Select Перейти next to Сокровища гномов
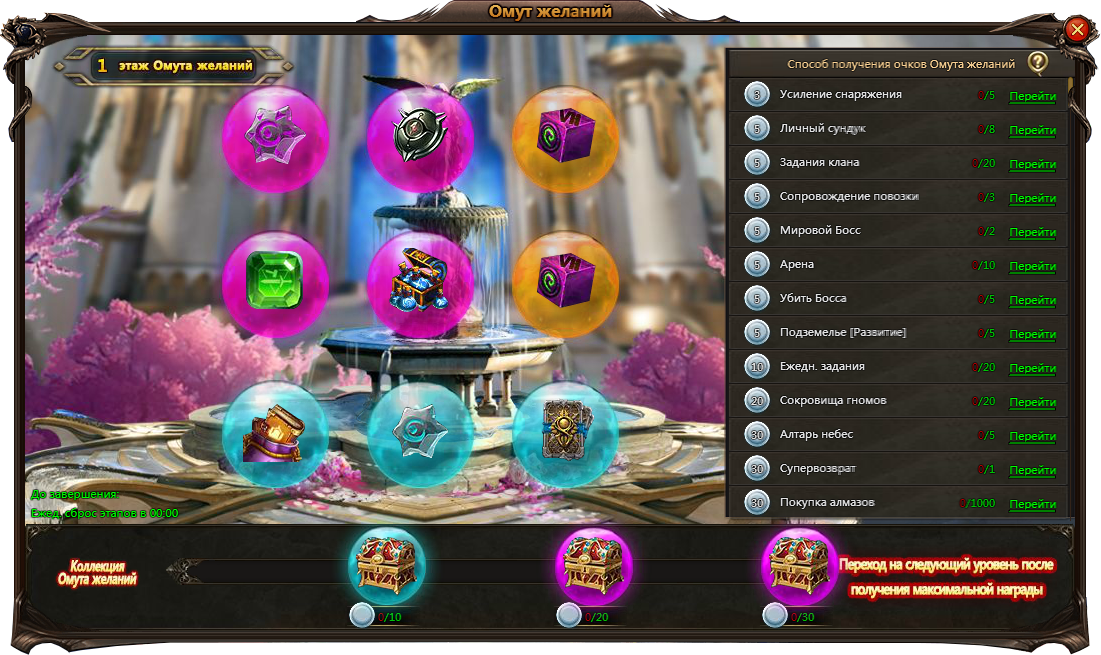This screenshot has height=655, width=1101. point(1032,403)
